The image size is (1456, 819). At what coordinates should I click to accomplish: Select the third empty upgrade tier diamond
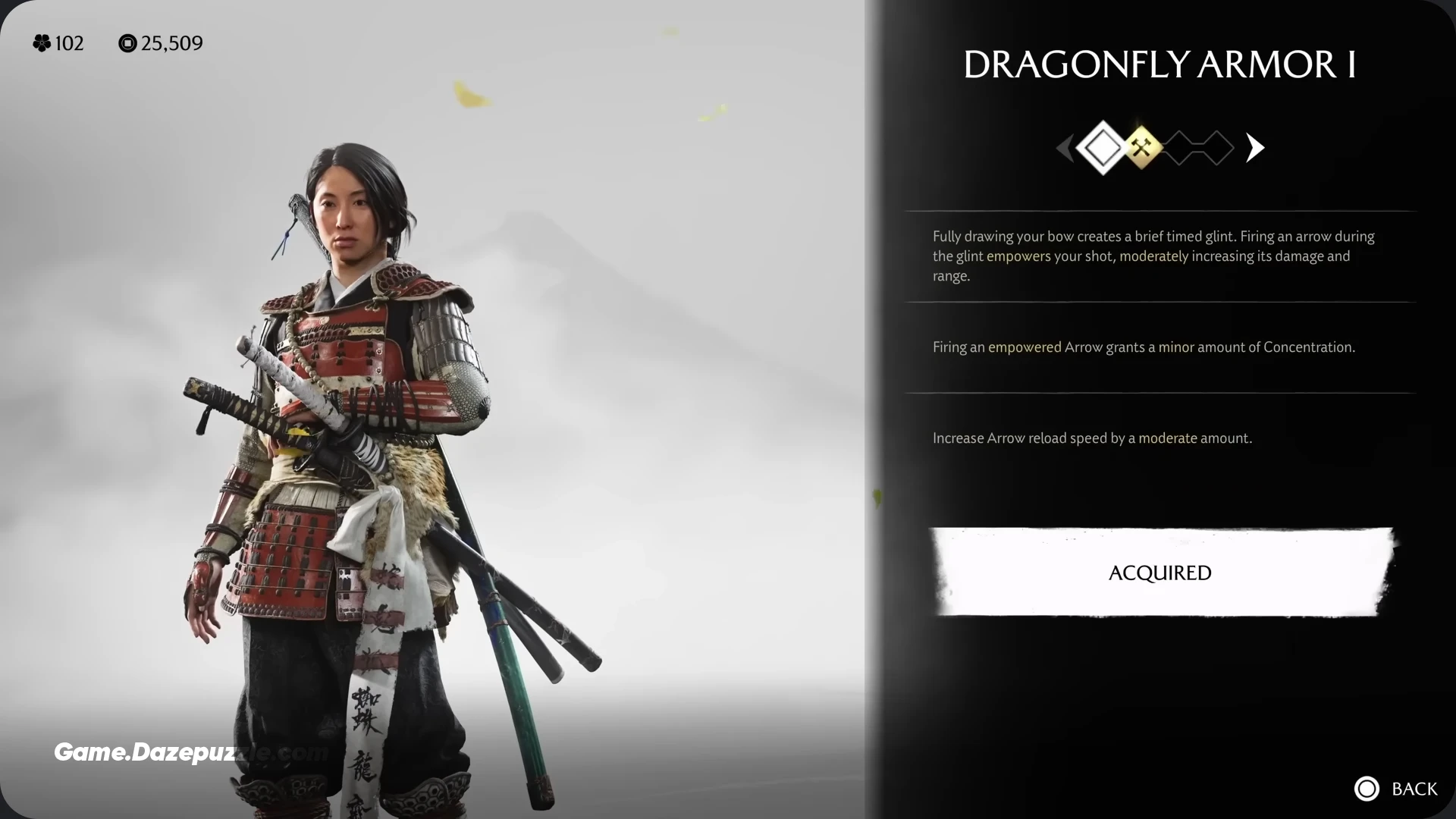point(1181,147)
